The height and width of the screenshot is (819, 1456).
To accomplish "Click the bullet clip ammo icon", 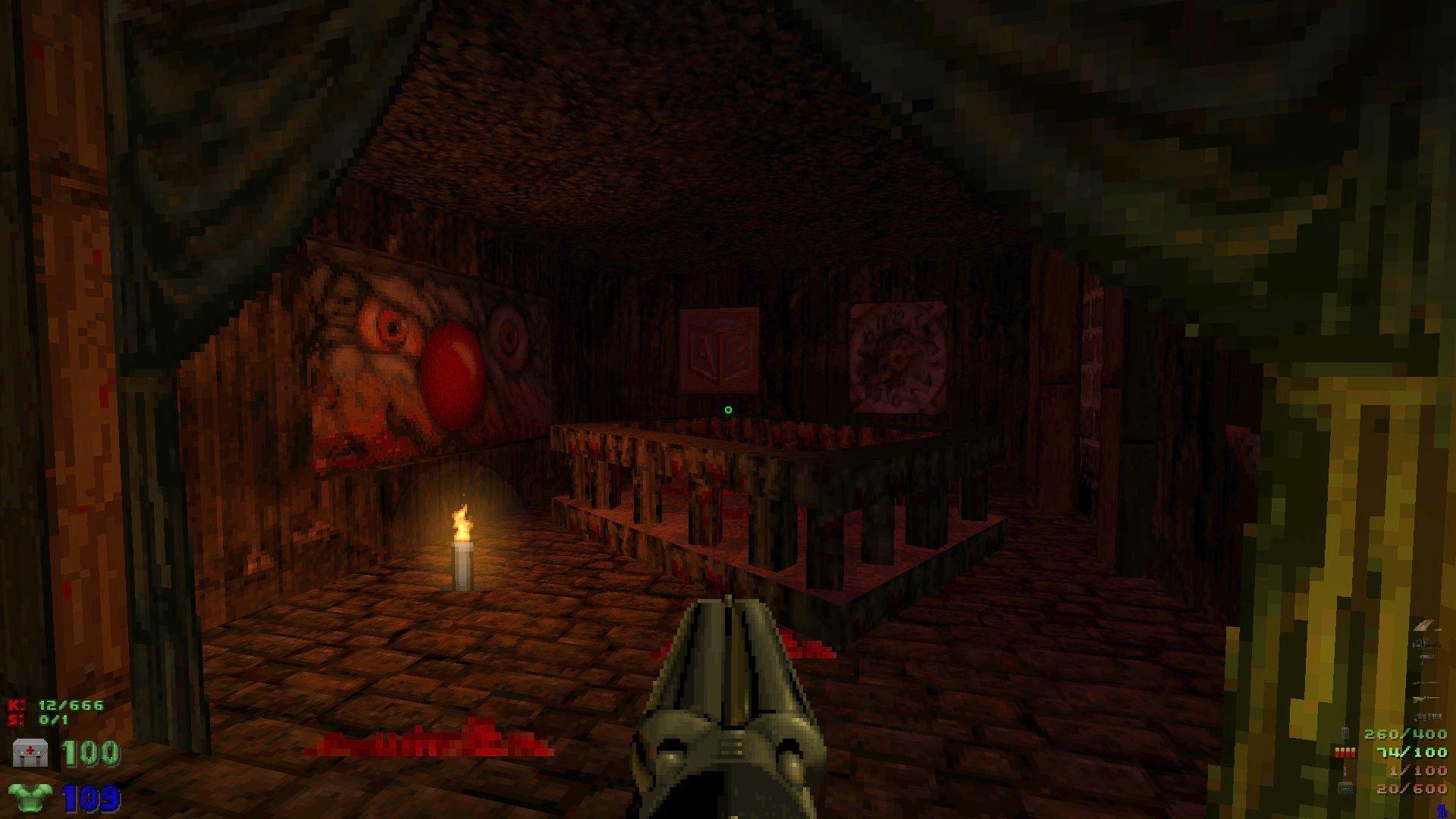I will click(1345, 733).
